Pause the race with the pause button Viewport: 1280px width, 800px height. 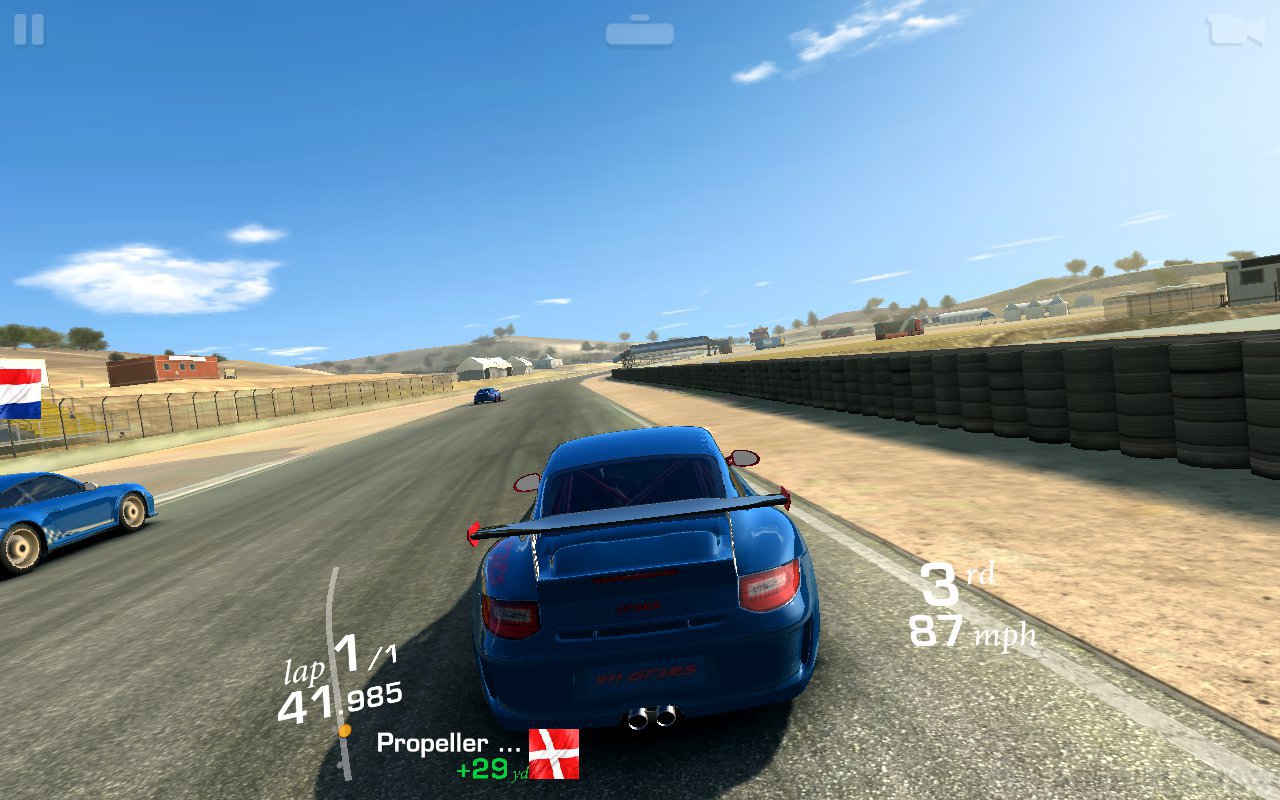(x=29, y=29)
